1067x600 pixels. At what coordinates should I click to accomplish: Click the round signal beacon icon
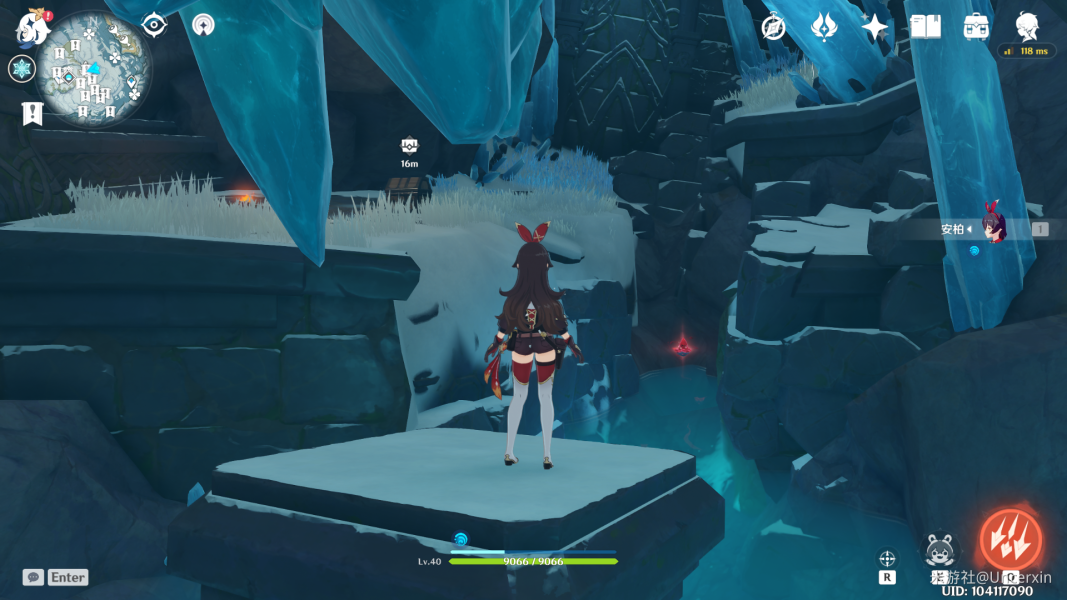coord(204,25)
